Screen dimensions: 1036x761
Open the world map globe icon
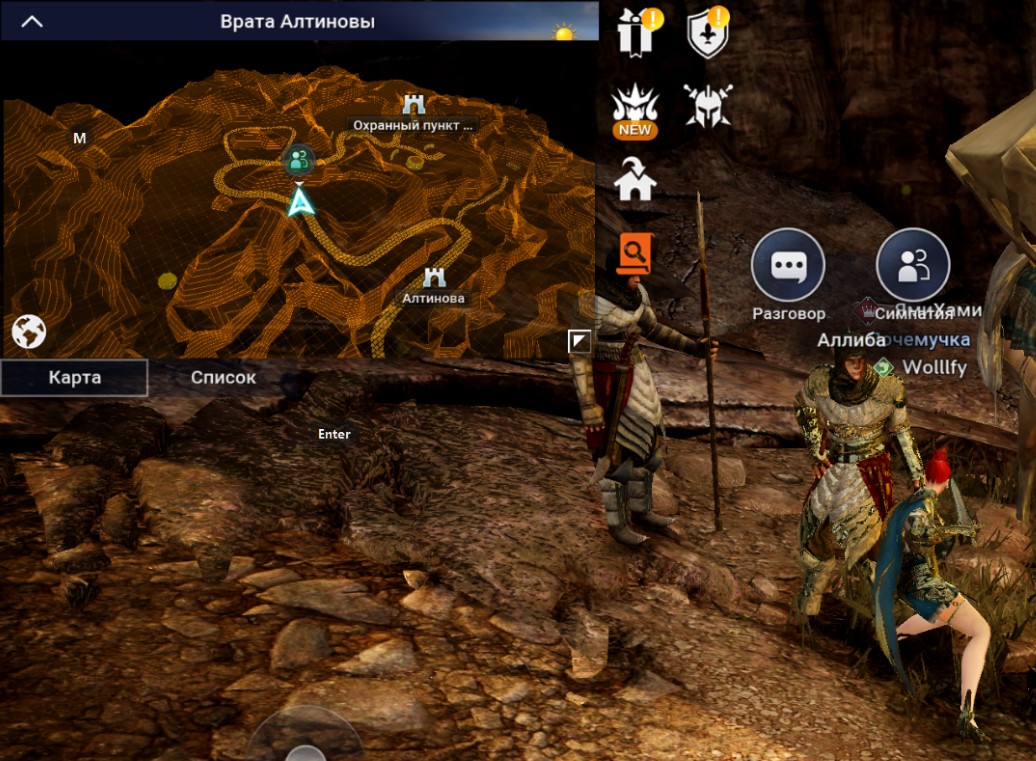tap(29, 331)
